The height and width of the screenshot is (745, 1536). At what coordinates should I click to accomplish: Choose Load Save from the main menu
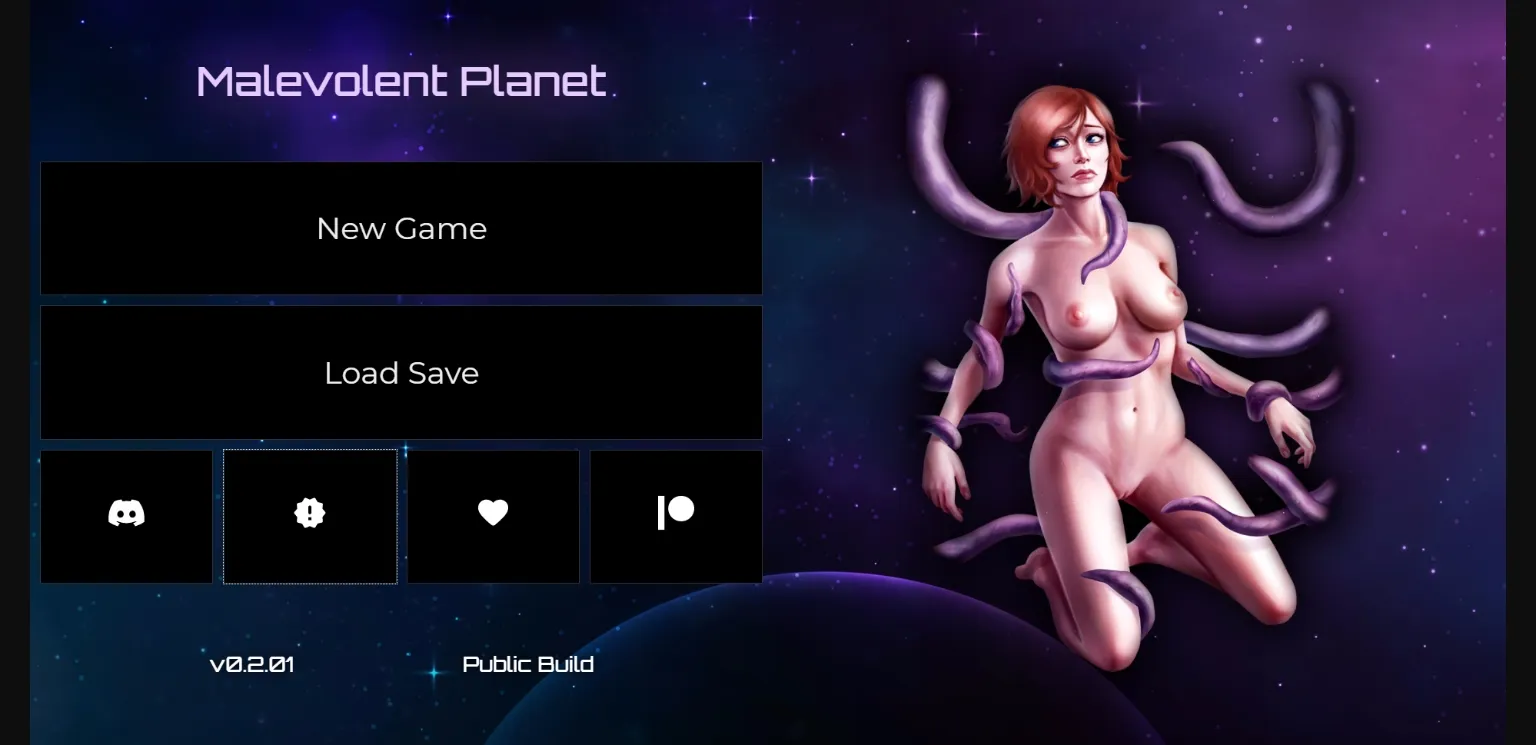click(401, 372)
